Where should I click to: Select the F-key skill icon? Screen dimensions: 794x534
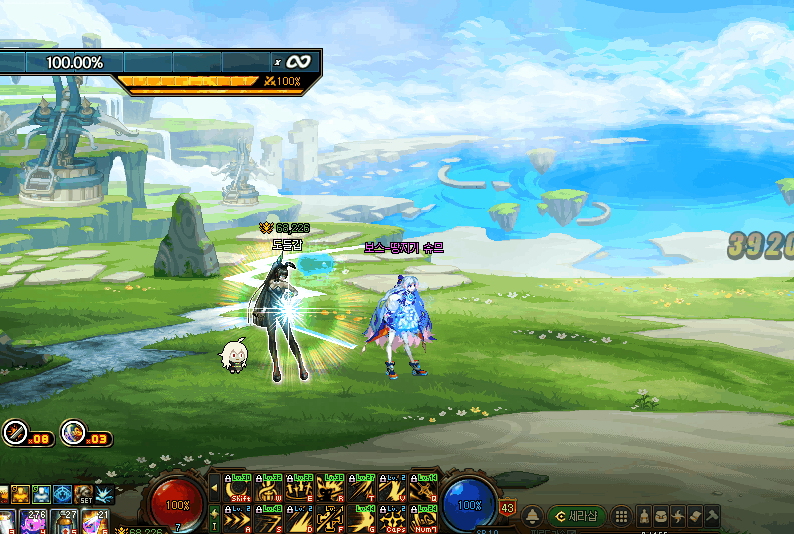[x=332, y=520]
